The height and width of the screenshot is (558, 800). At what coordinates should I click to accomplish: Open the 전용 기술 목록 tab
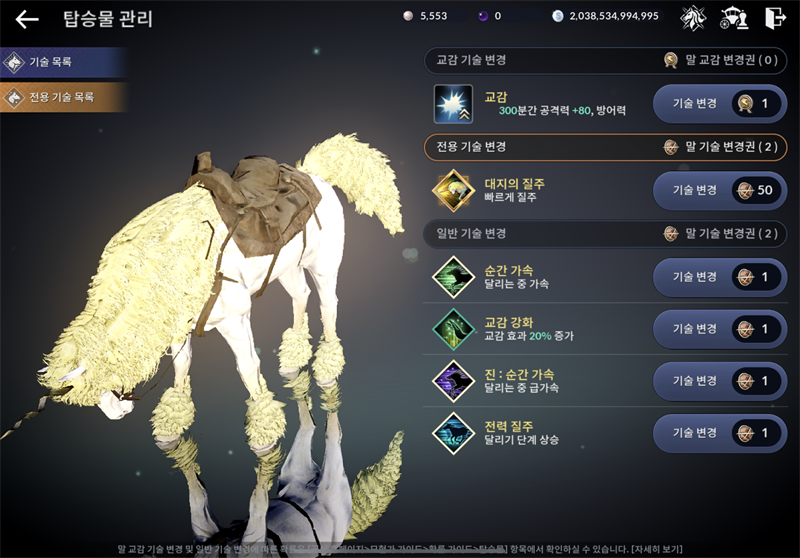point(62,98)
